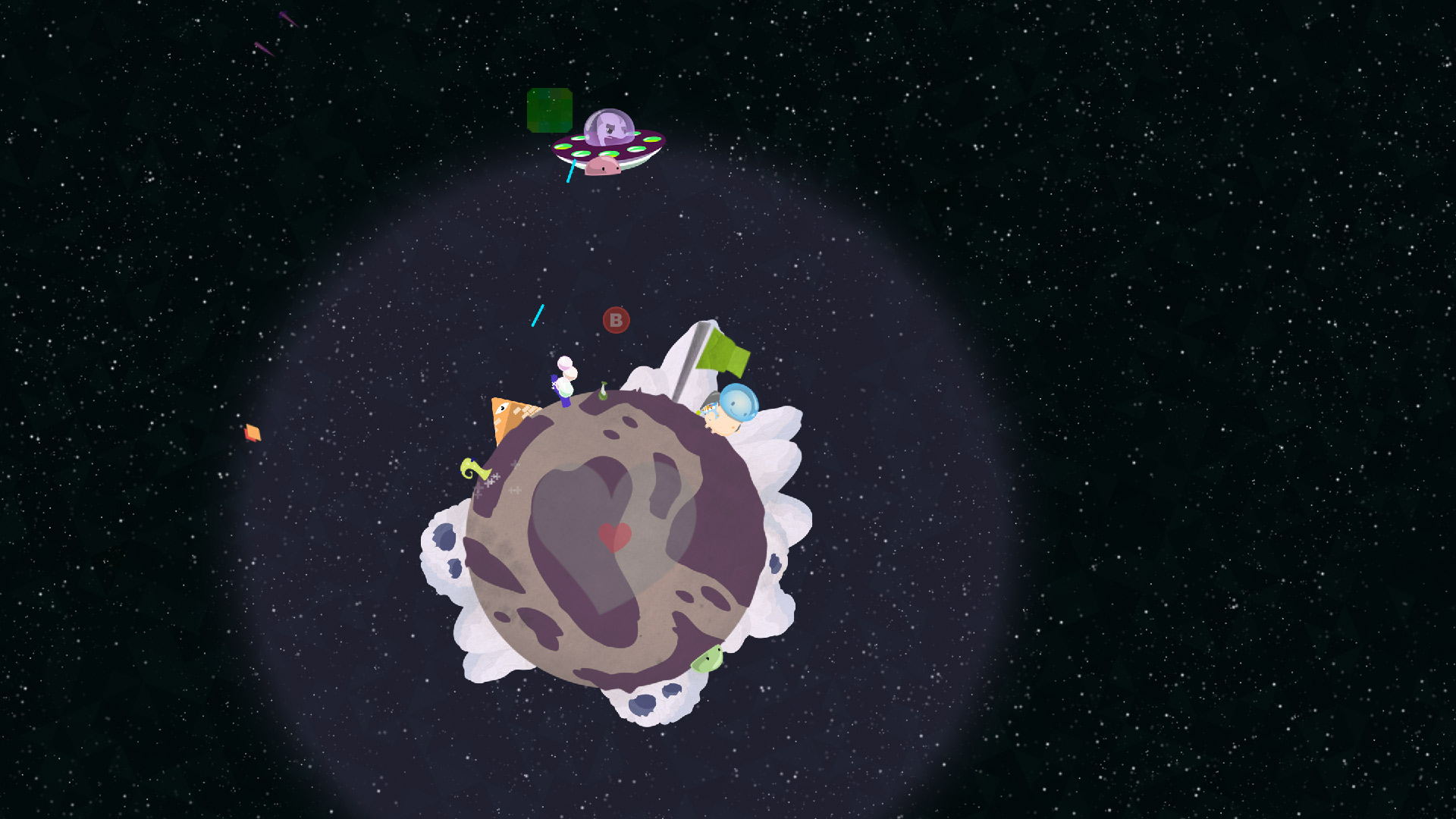Select the chef character standing on the planet
This screenshot has height=819, width=1456.
565,381
